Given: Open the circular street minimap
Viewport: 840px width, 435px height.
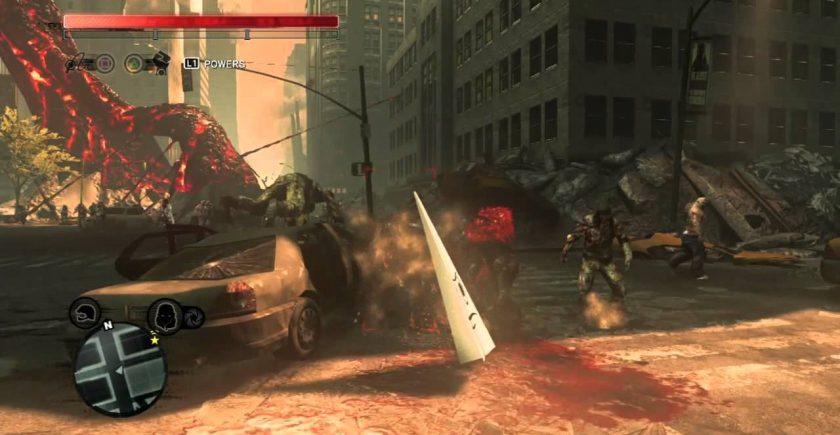Looking at the screenshot, I should (120, 368).
